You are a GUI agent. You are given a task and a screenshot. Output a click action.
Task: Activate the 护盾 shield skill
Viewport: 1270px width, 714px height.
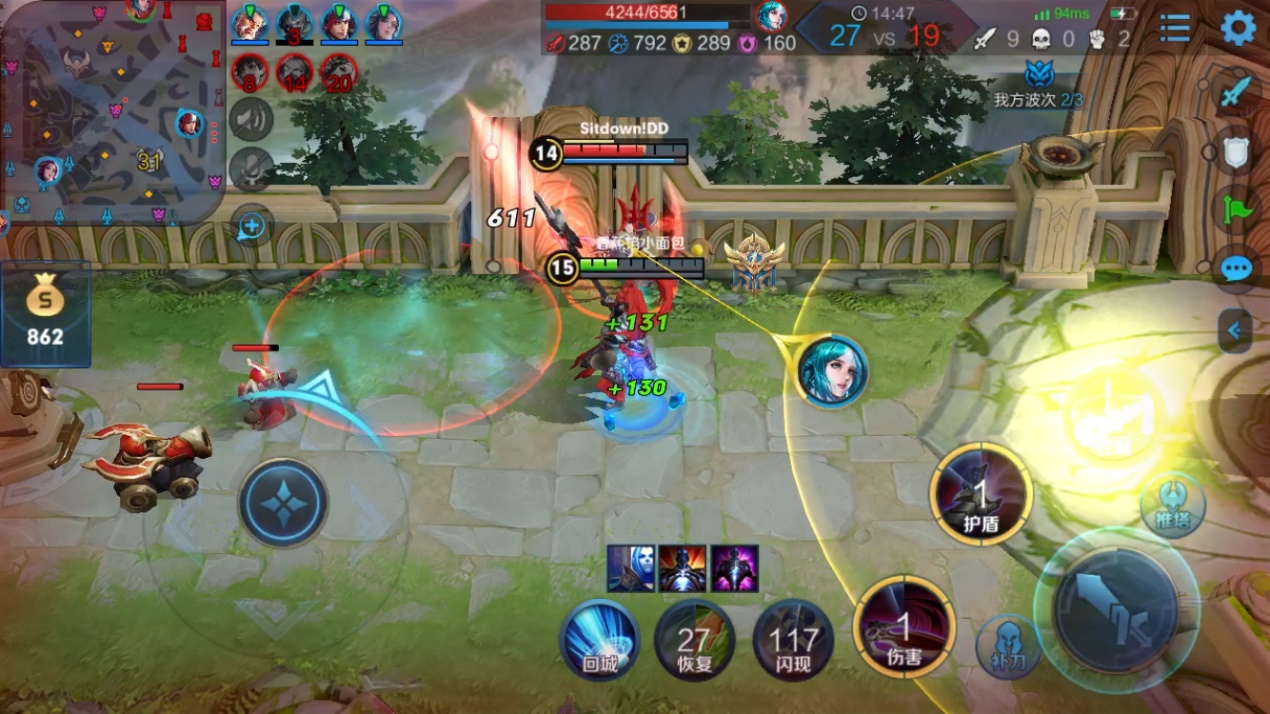click(x=981, y=494)
